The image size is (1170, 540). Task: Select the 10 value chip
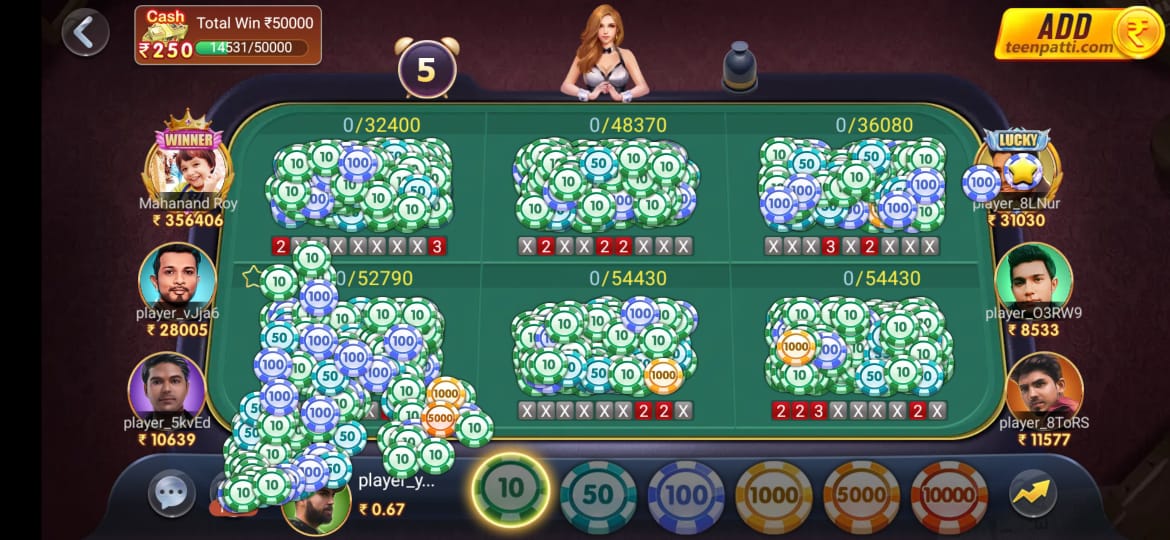[x=510, y=489]
